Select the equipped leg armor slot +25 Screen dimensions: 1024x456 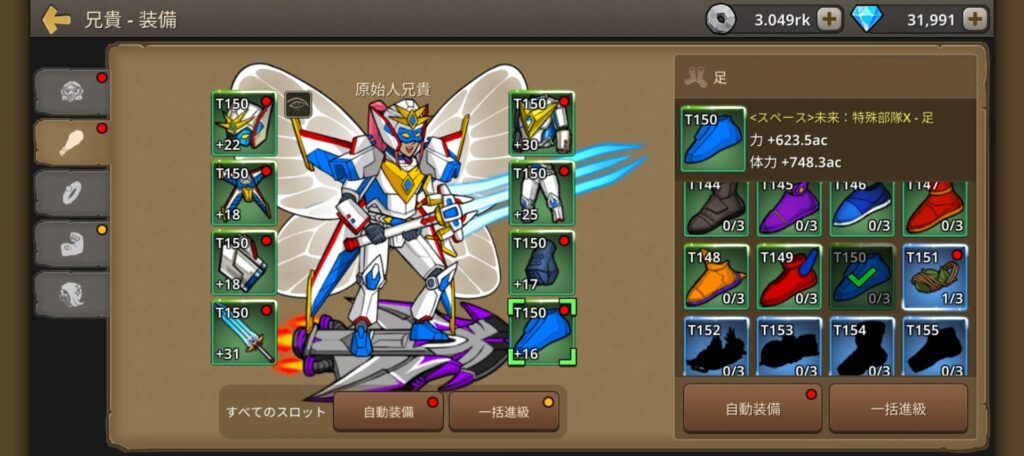tap(541, 193)
